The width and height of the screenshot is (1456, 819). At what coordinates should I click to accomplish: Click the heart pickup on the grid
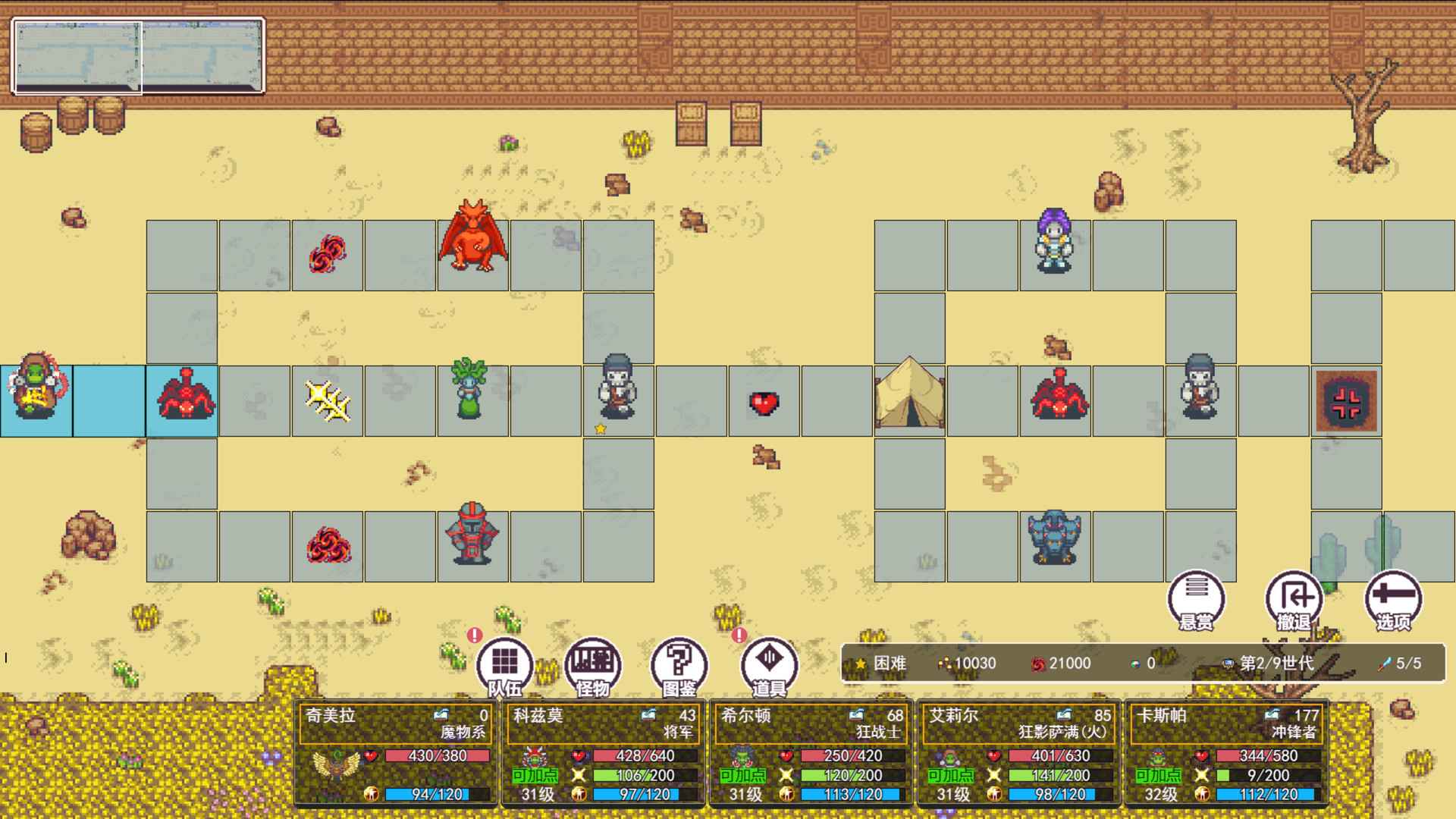pyautogui.click(x=764, y=402)
